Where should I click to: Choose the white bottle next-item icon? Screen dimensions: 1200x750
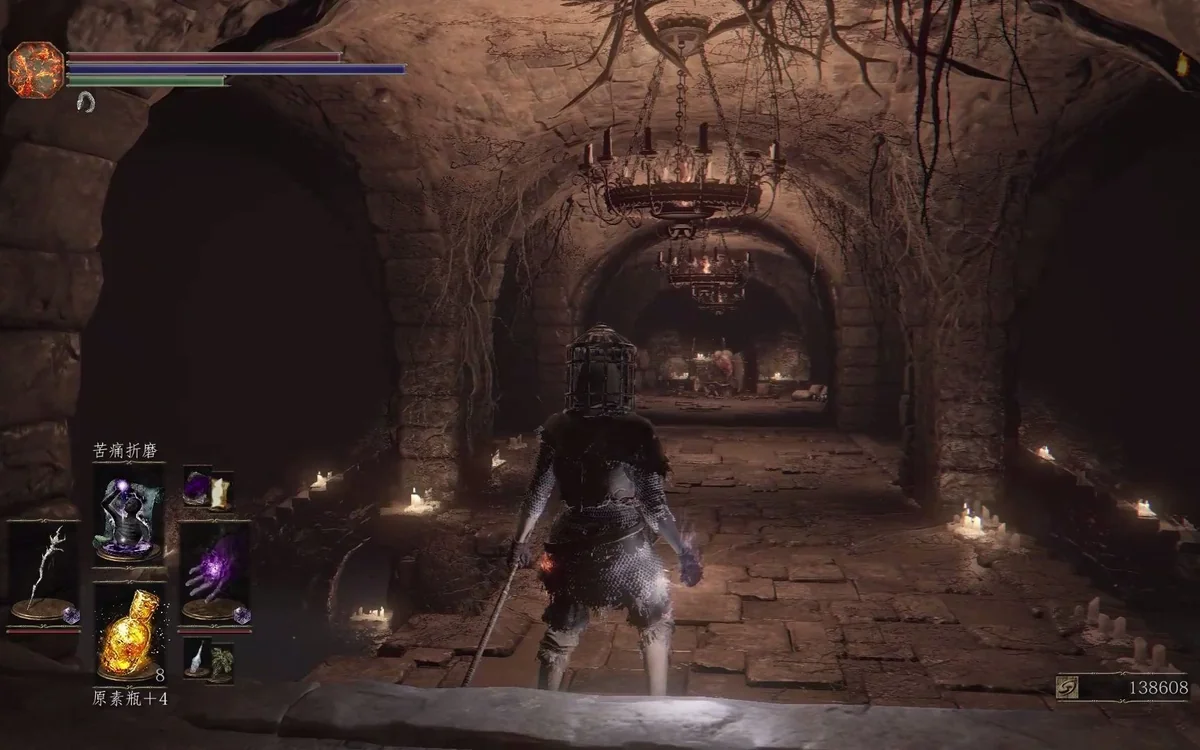pyautogui.click(x=197, y=657)
